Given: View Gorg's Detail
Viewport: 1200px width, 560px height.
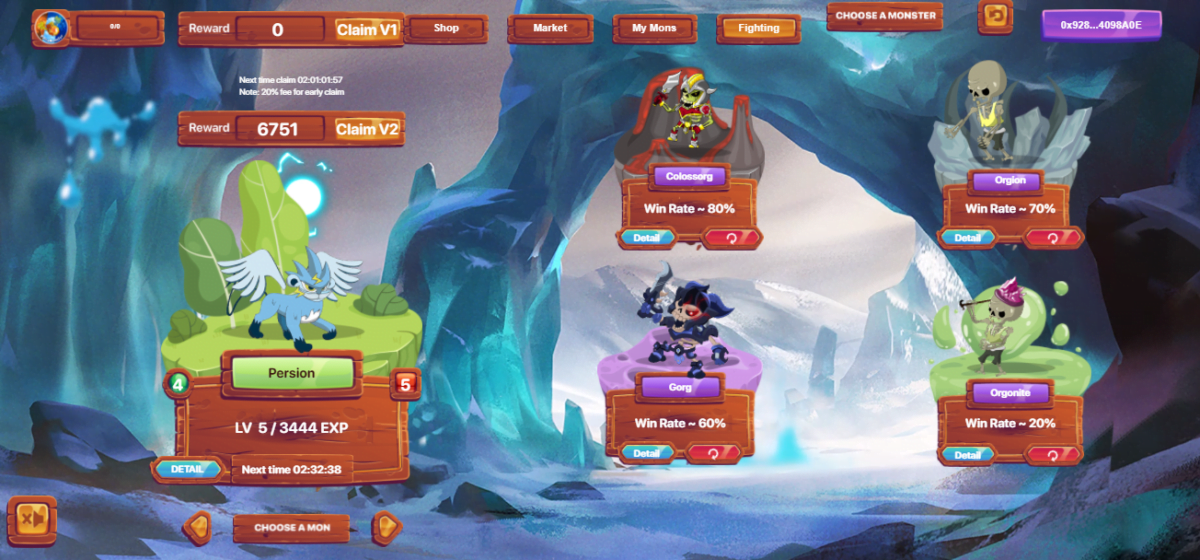Looking at the screenshot, I should tap(646, 453).
